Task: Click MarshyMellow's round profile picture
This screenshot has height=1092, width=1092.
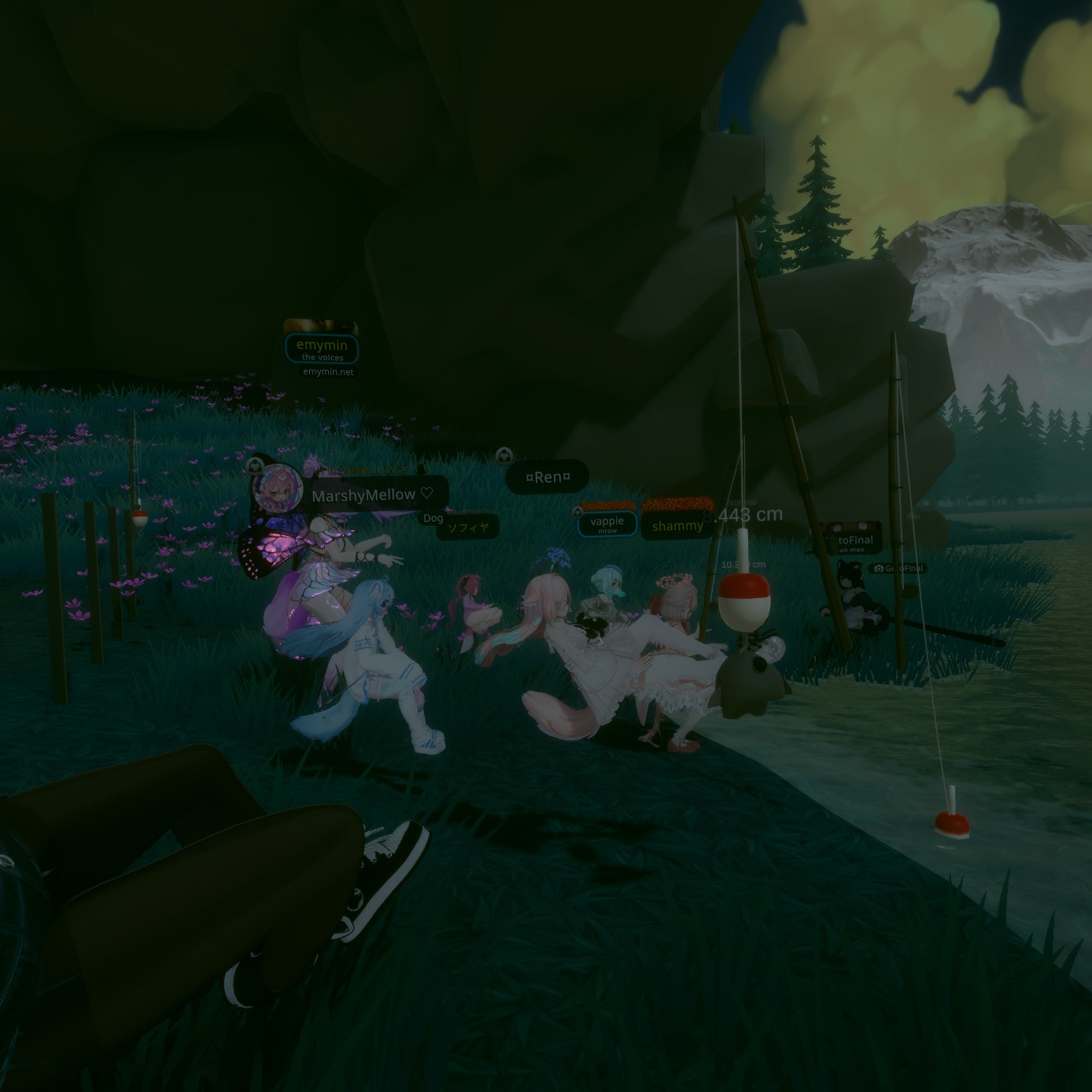Action: click(276, 488)
